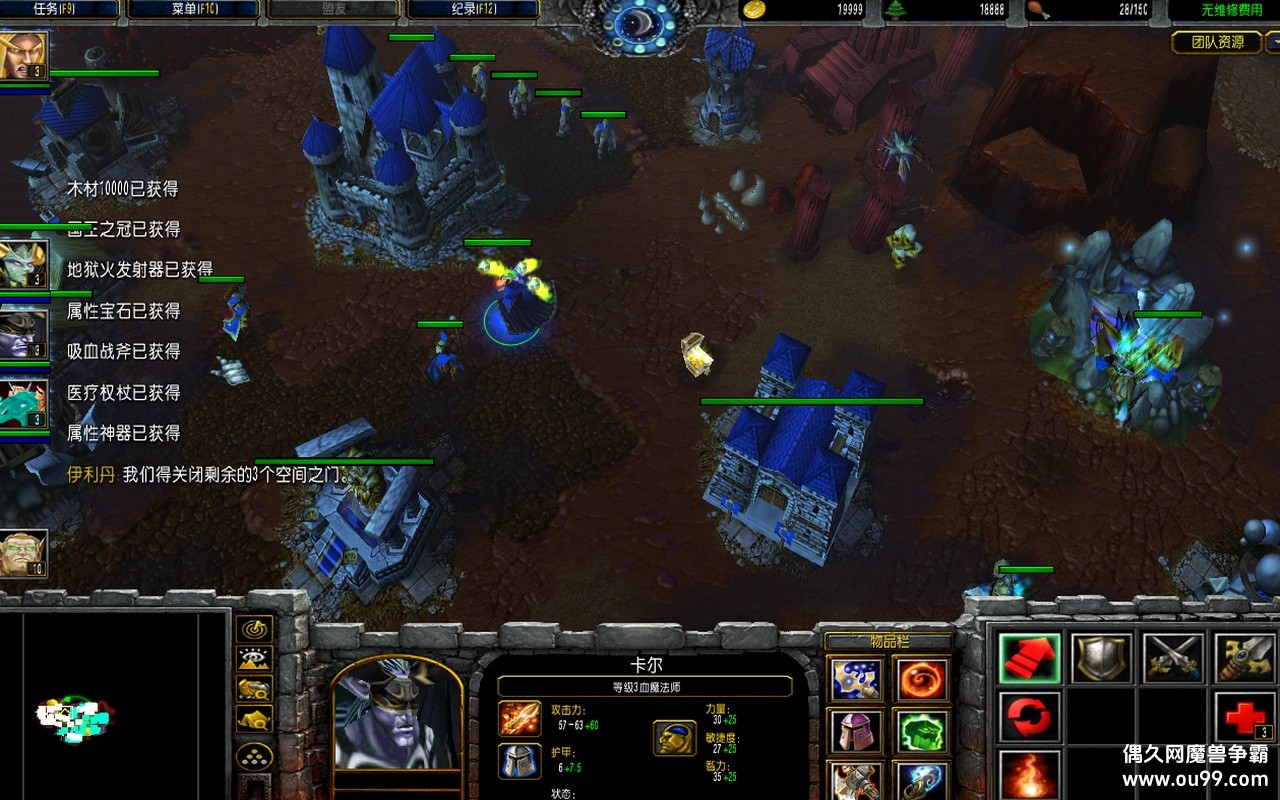
Task: Open the 菜单 (Menu) button
Action: (193, 10)
